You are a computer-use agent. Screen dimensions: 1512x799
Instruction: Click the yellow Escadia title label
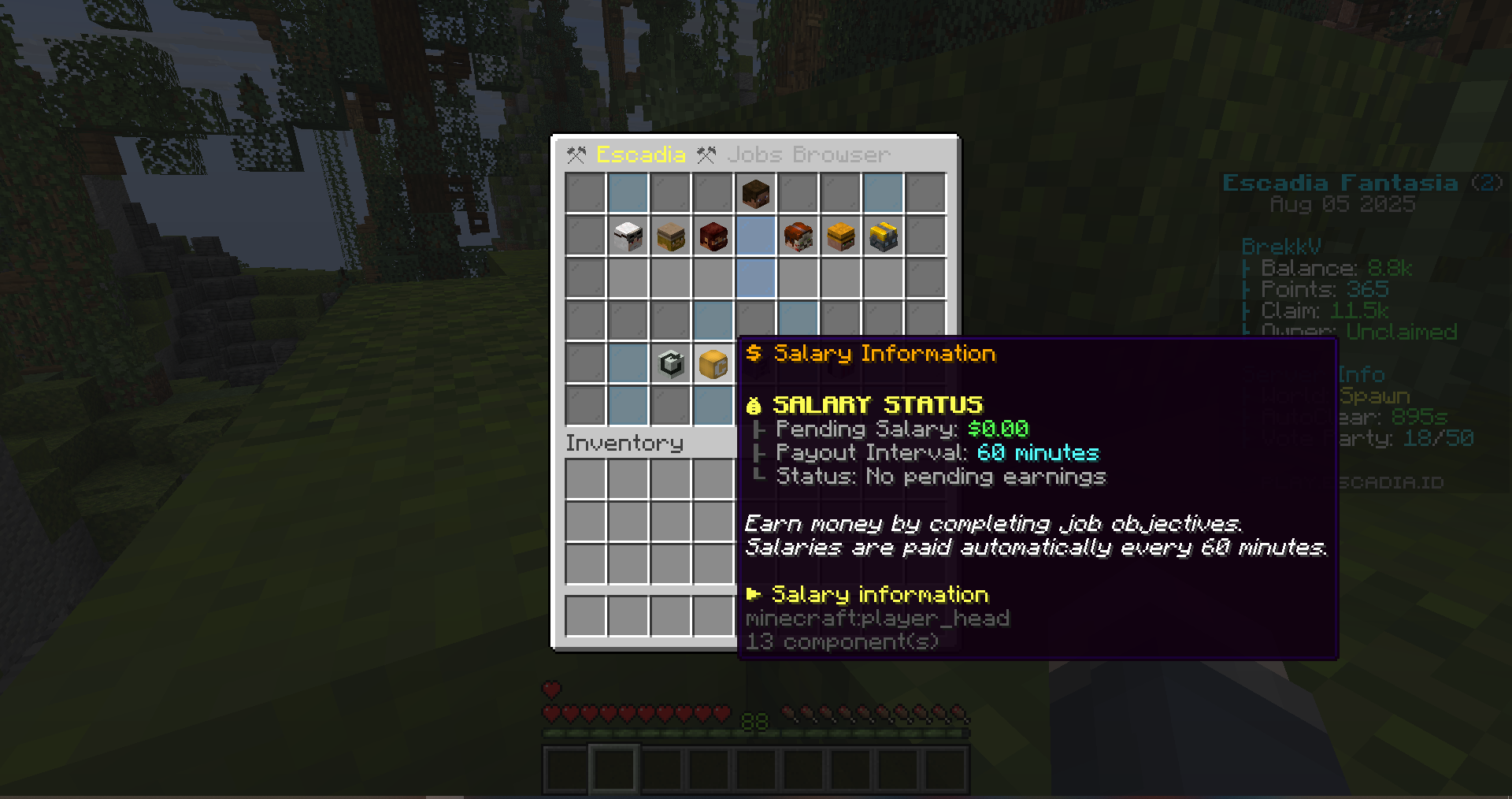point(641,154)
